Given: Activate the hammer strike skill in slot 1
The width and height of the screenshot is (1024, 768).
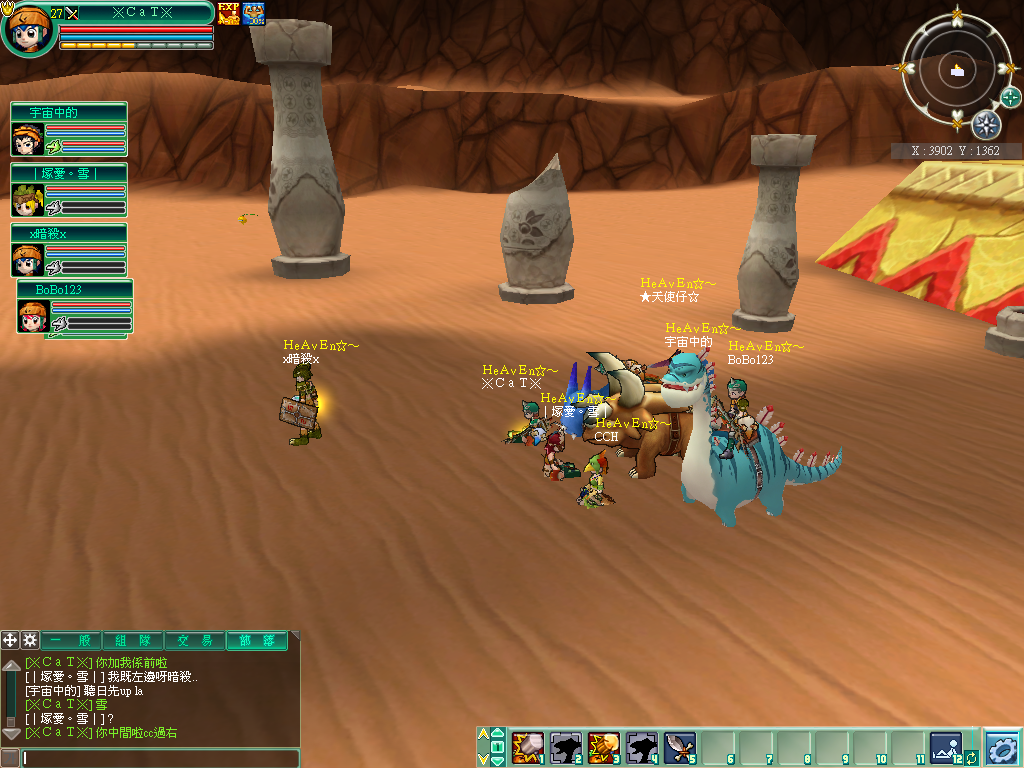Looking at the screenshot, I should click(x=527, y=747).
